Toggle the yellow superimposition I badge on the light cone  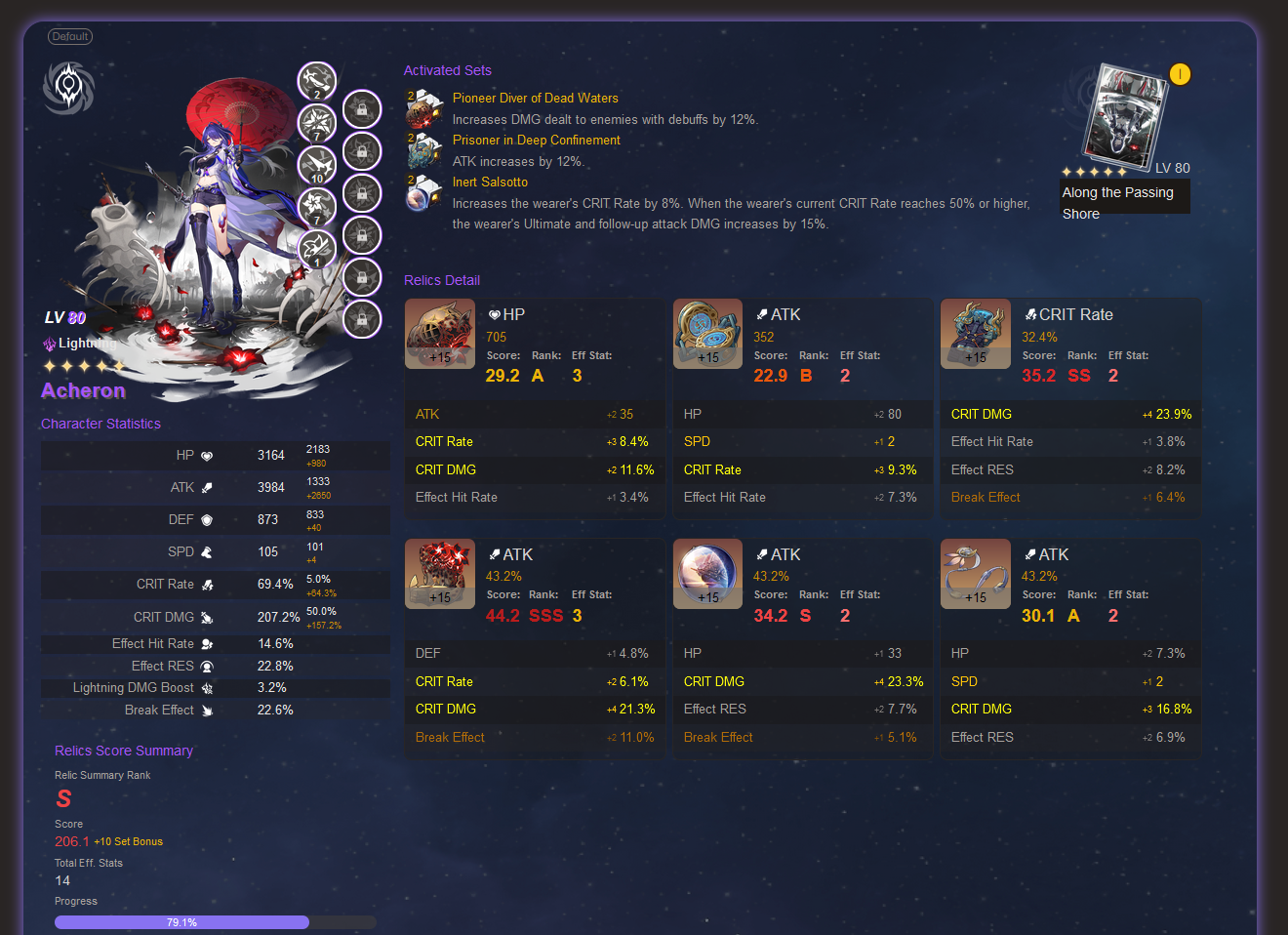tap(1180, 73)
